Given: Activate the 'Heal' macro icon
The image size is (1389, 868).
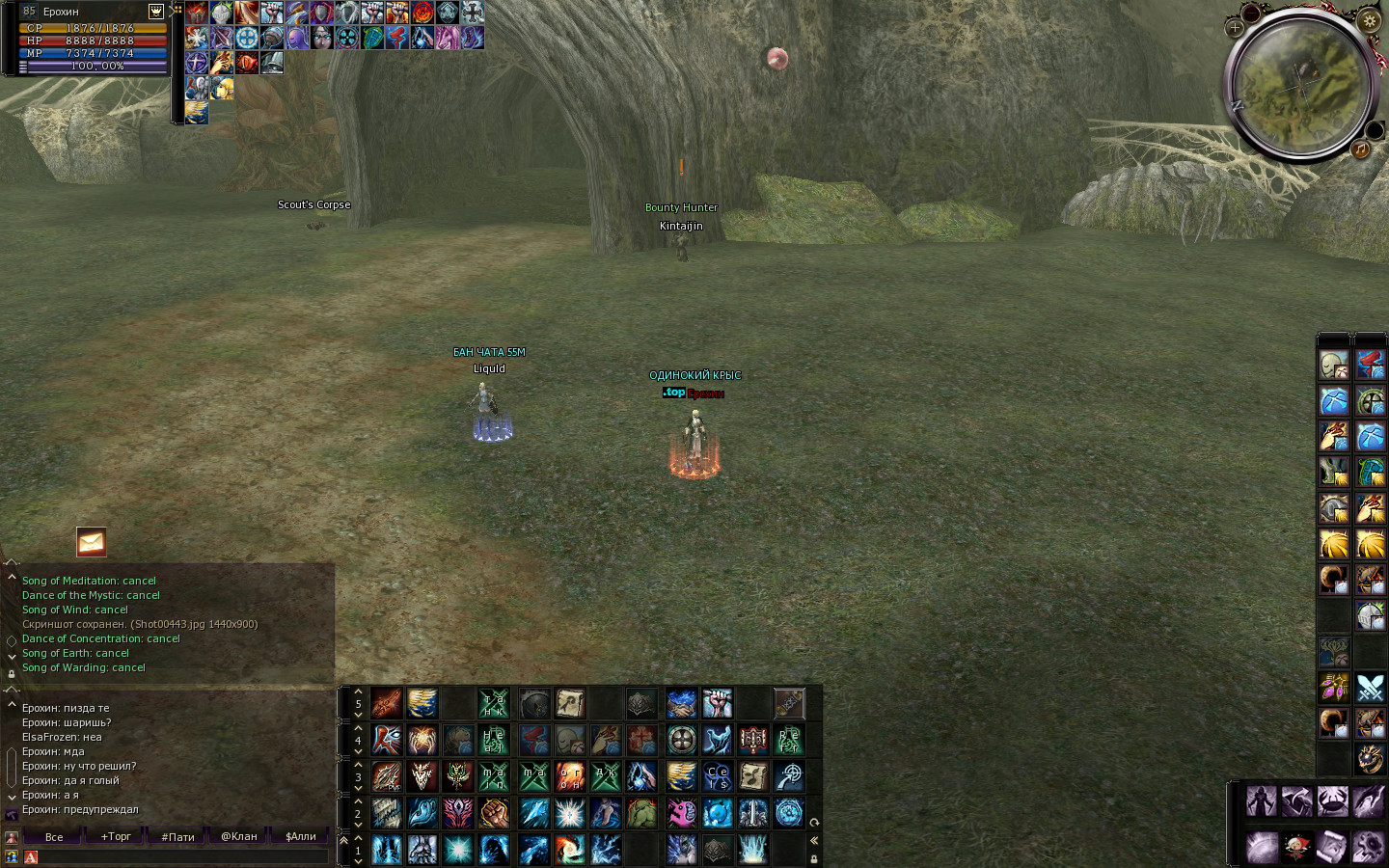Looking at the screenshot, I should tap(494, 741).
